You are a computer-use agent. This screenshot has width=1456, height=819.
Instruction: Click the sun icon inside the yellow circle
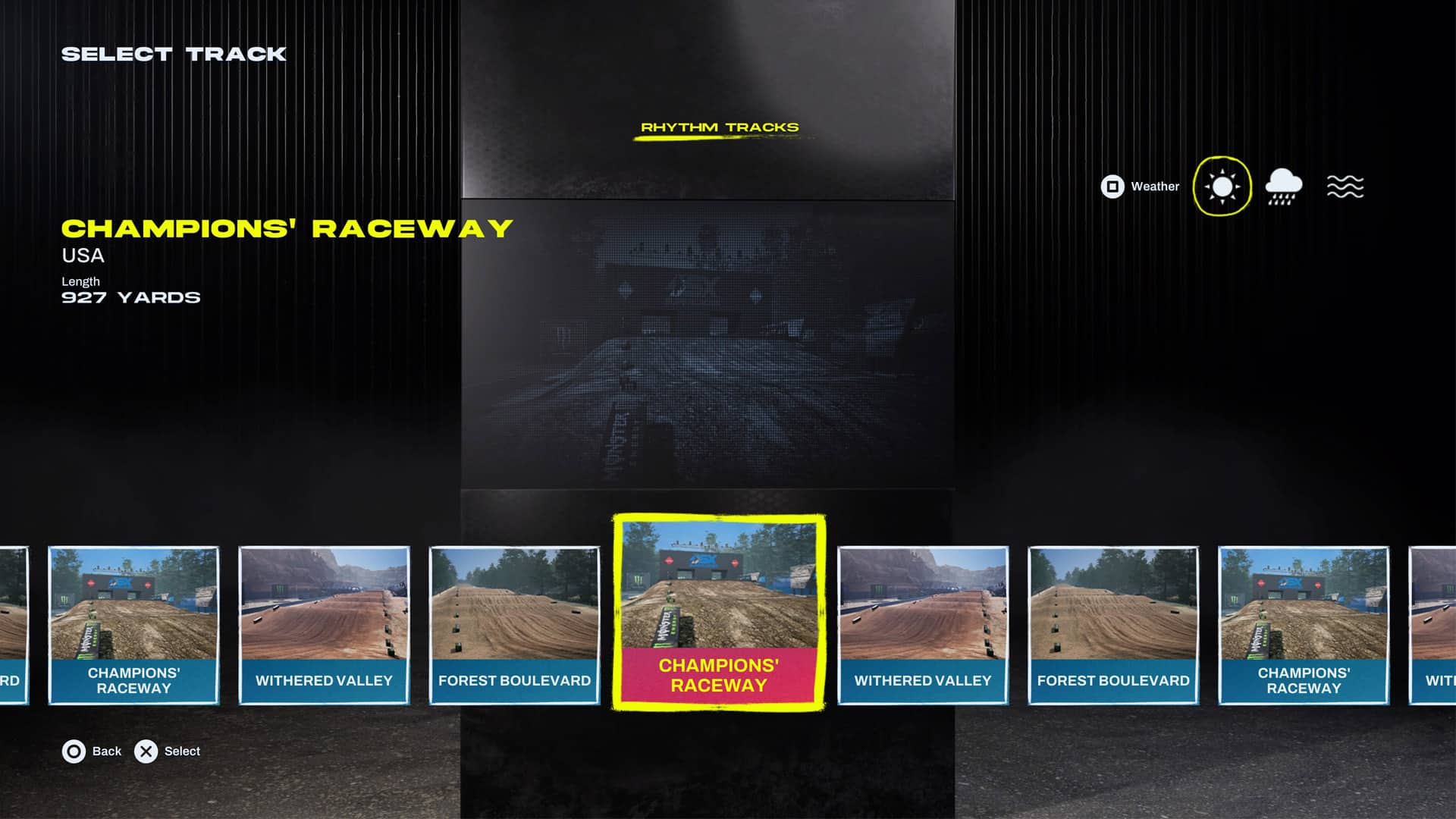pyautogui.click(x=1221, y=186)
